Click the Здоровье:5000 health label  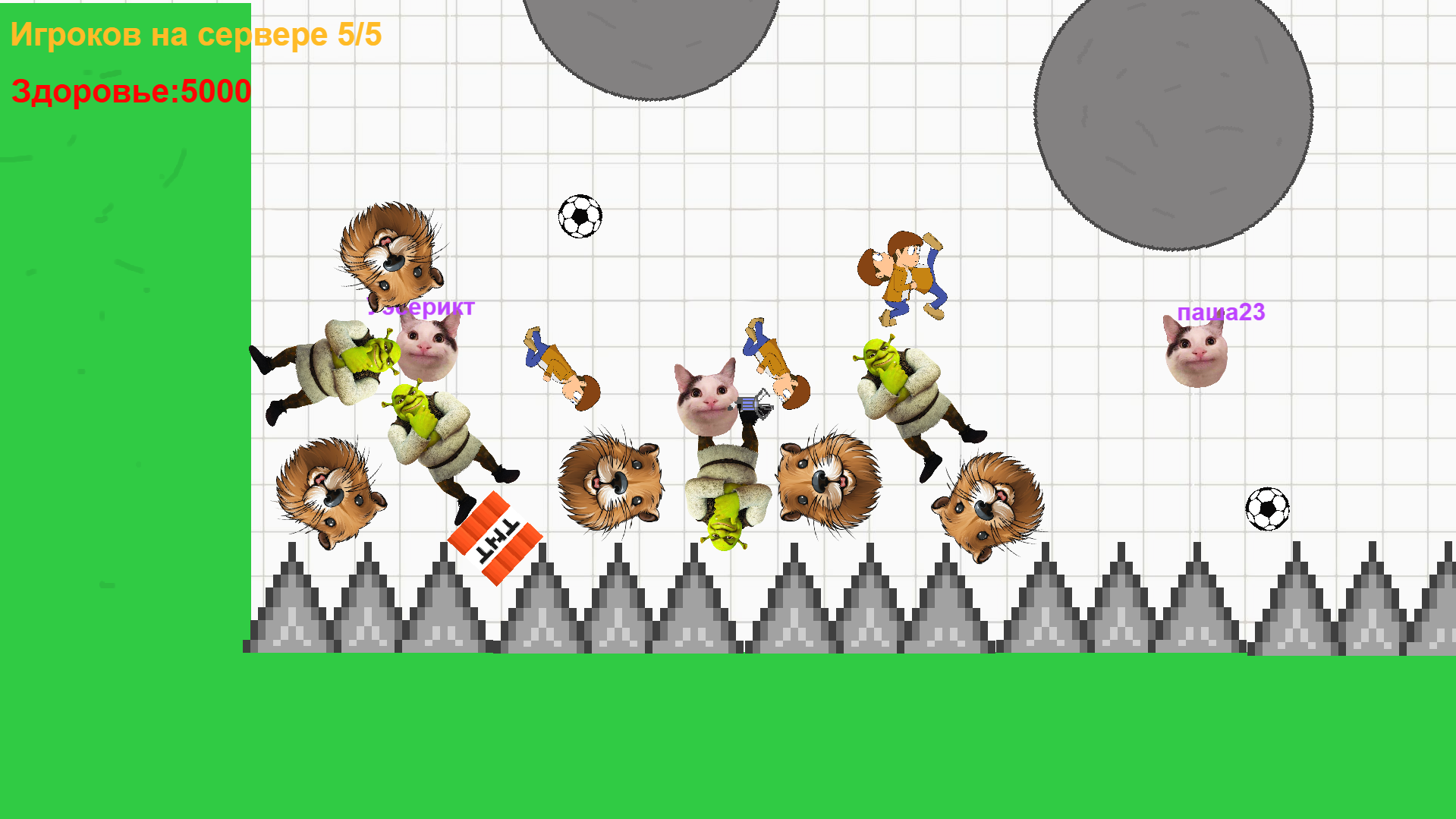point(131,91)
